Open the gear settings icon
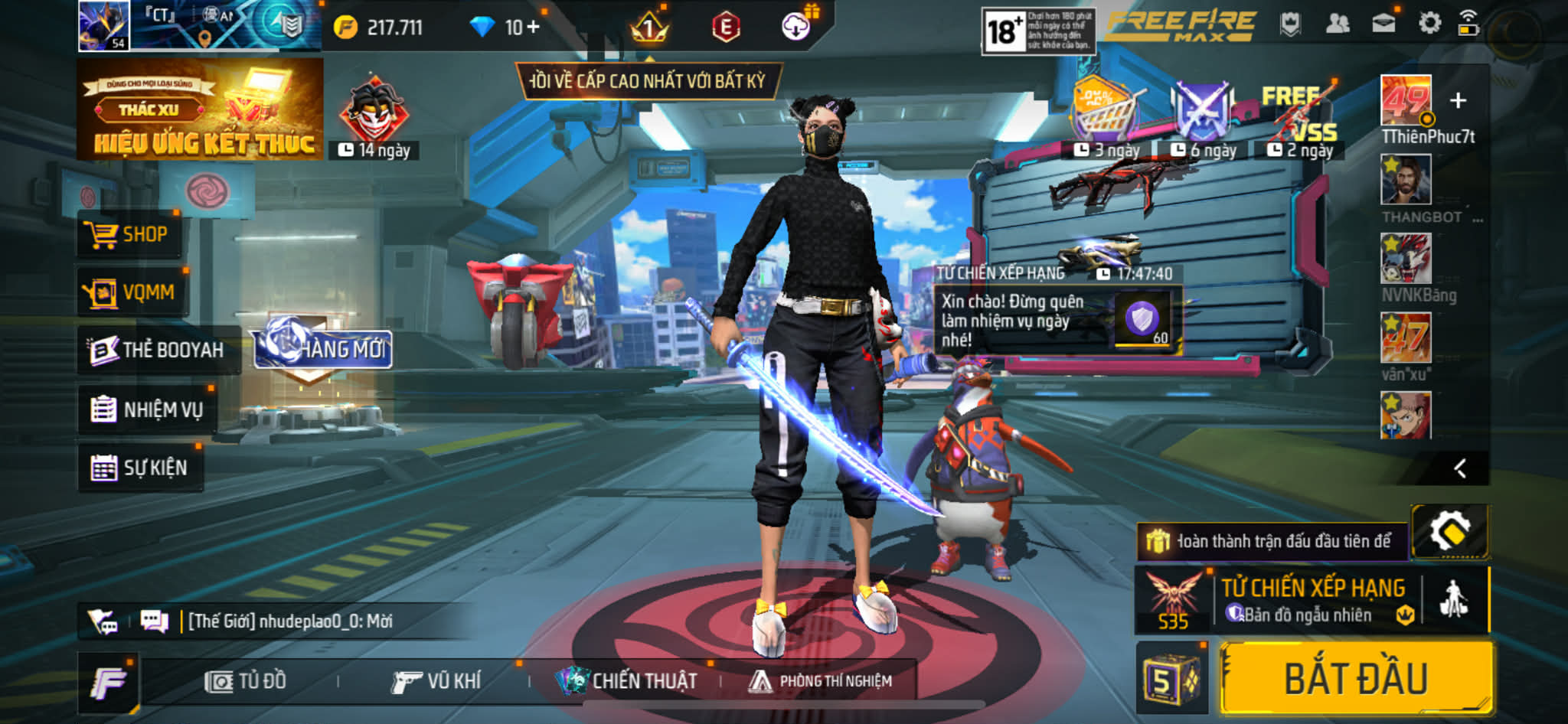This screenshot has height=724, width=1568. pos(1429,24)
